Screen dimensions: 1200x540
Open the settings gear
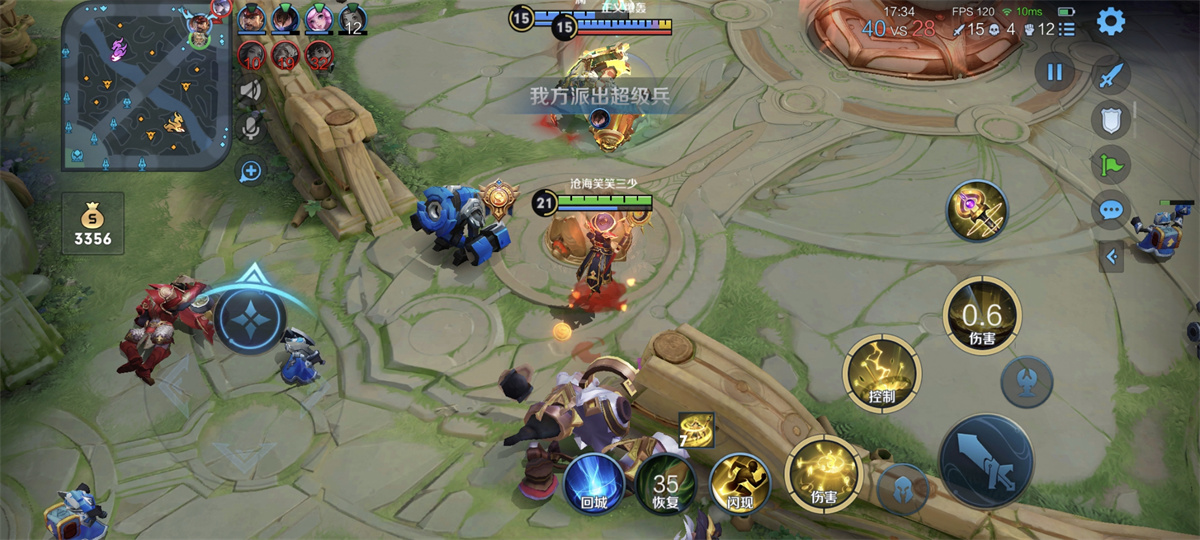pos(1111,21)
